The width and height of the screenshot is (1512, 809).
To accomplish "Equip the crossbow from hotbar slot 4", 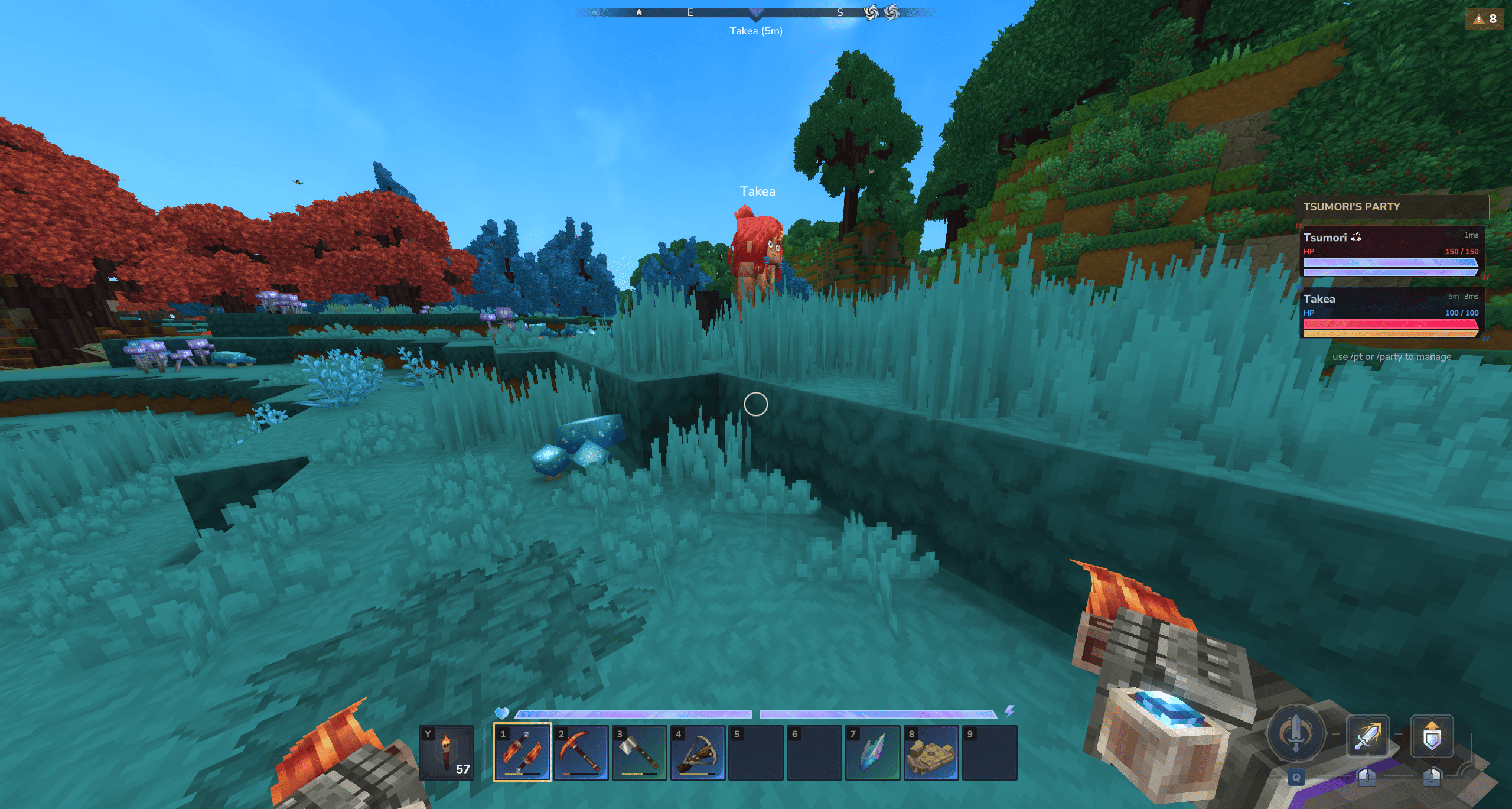I will [x=698, y=752].
